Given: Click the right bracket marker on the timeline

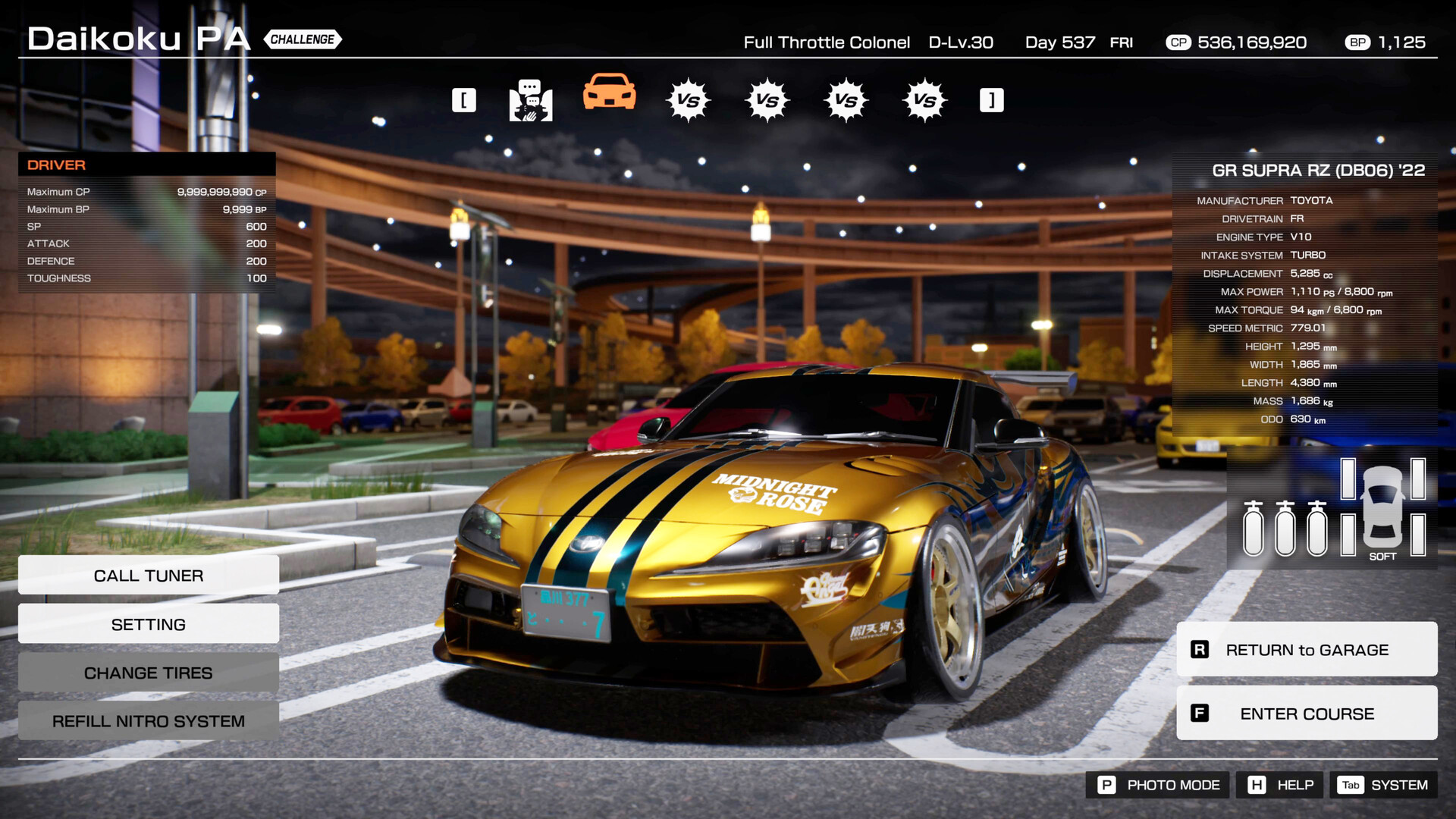Looking at the screenshot, I should tap(990, 99).
